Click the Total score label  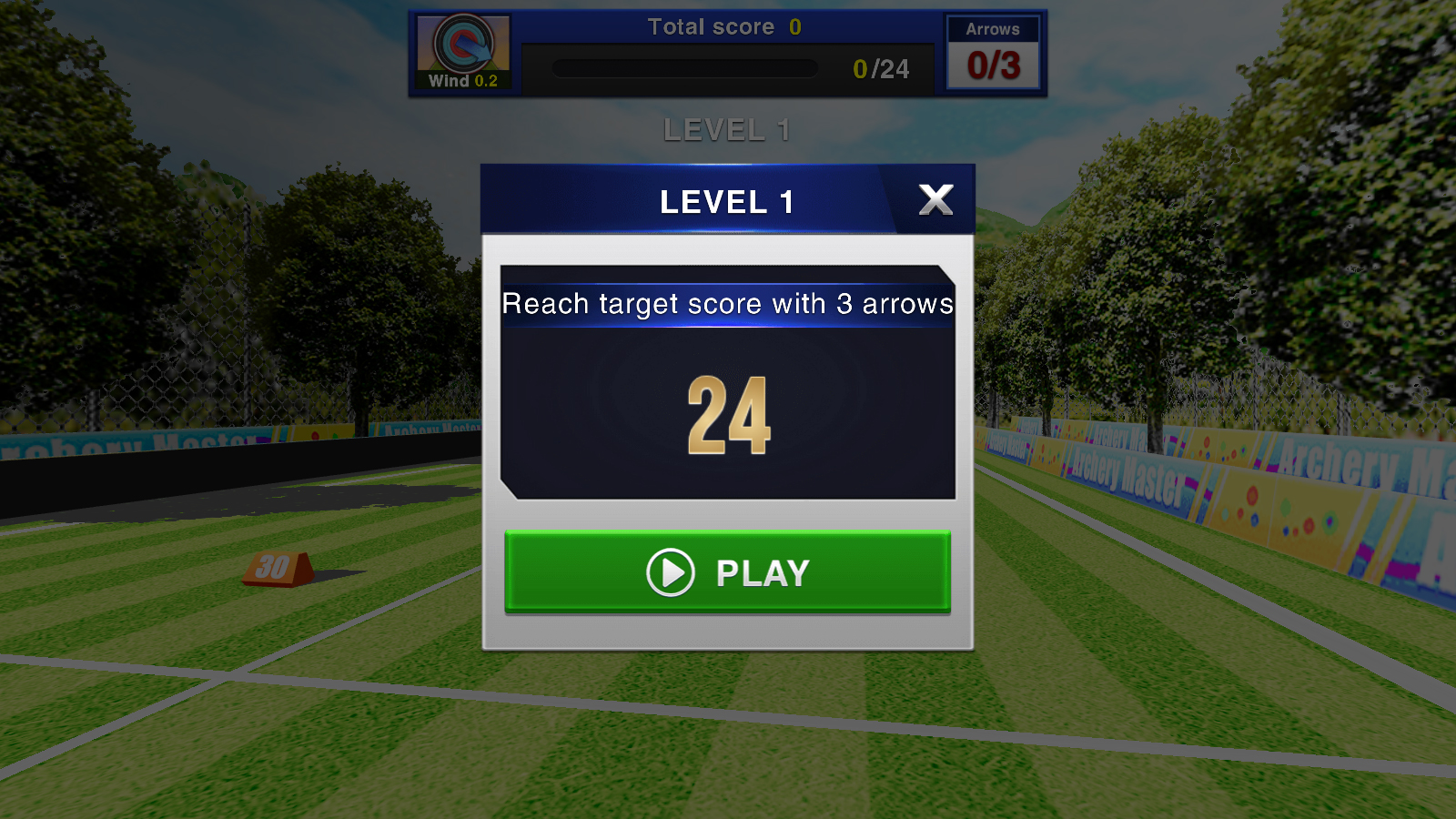click(x=713, y=26)
